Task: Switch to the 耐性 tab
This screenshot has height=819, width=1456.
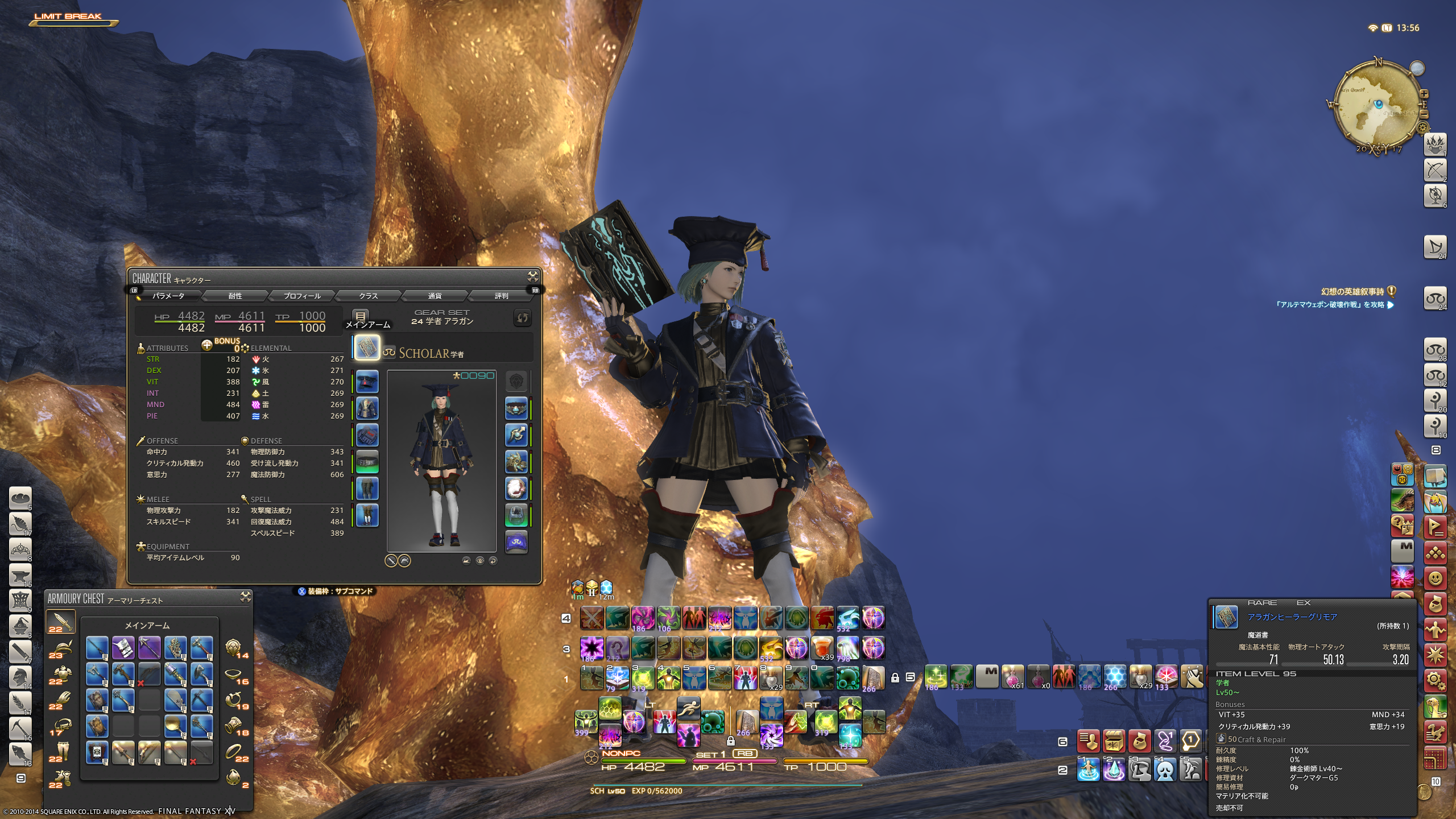Action: click(x=235, y=296)
